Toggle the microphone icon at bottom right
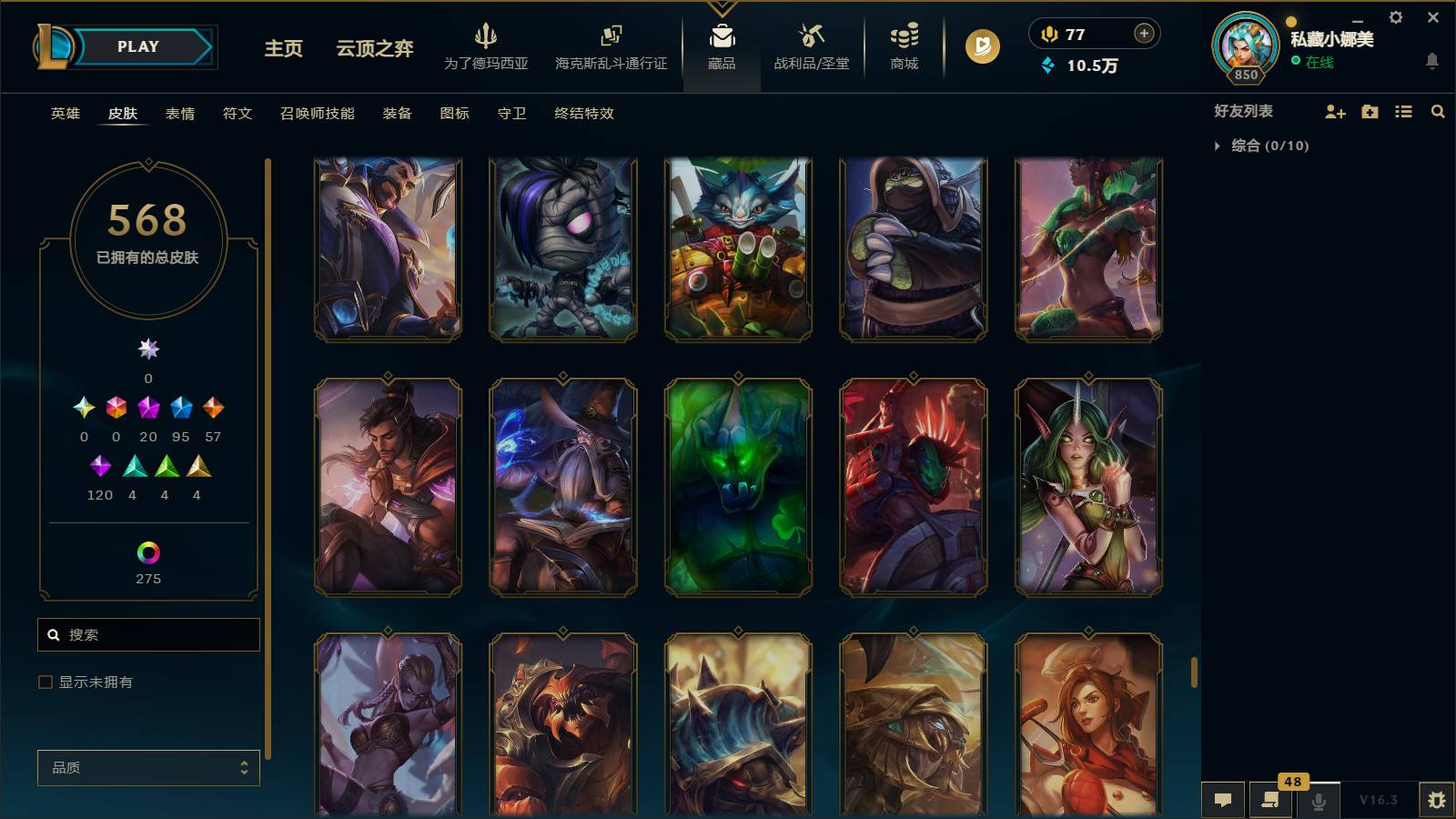The width and height of the screenshot is (1456, 819). (1317, 800)
